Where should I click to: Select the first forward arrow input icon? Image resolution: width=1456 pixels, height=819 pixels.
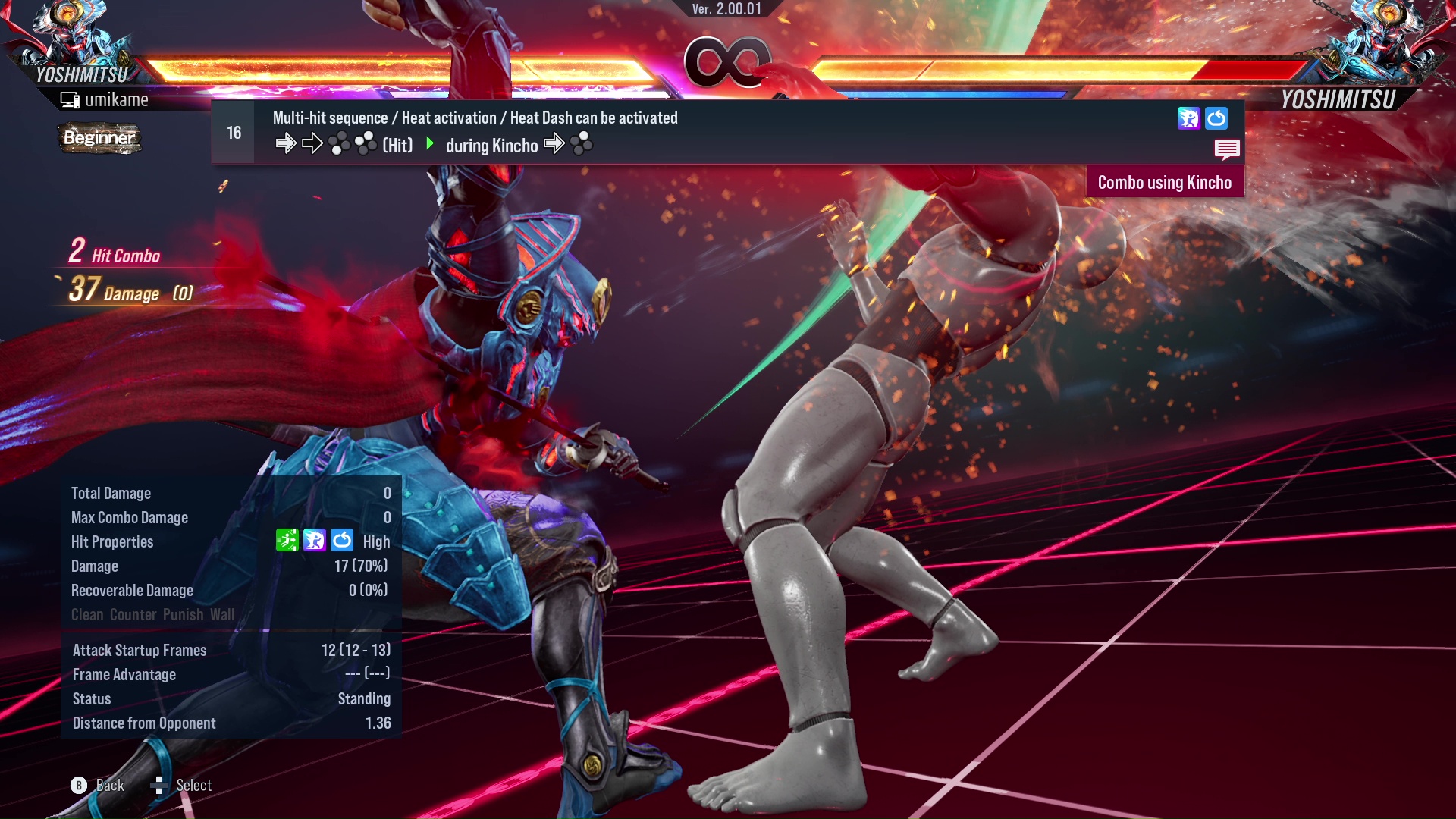(x=286, y=144)
